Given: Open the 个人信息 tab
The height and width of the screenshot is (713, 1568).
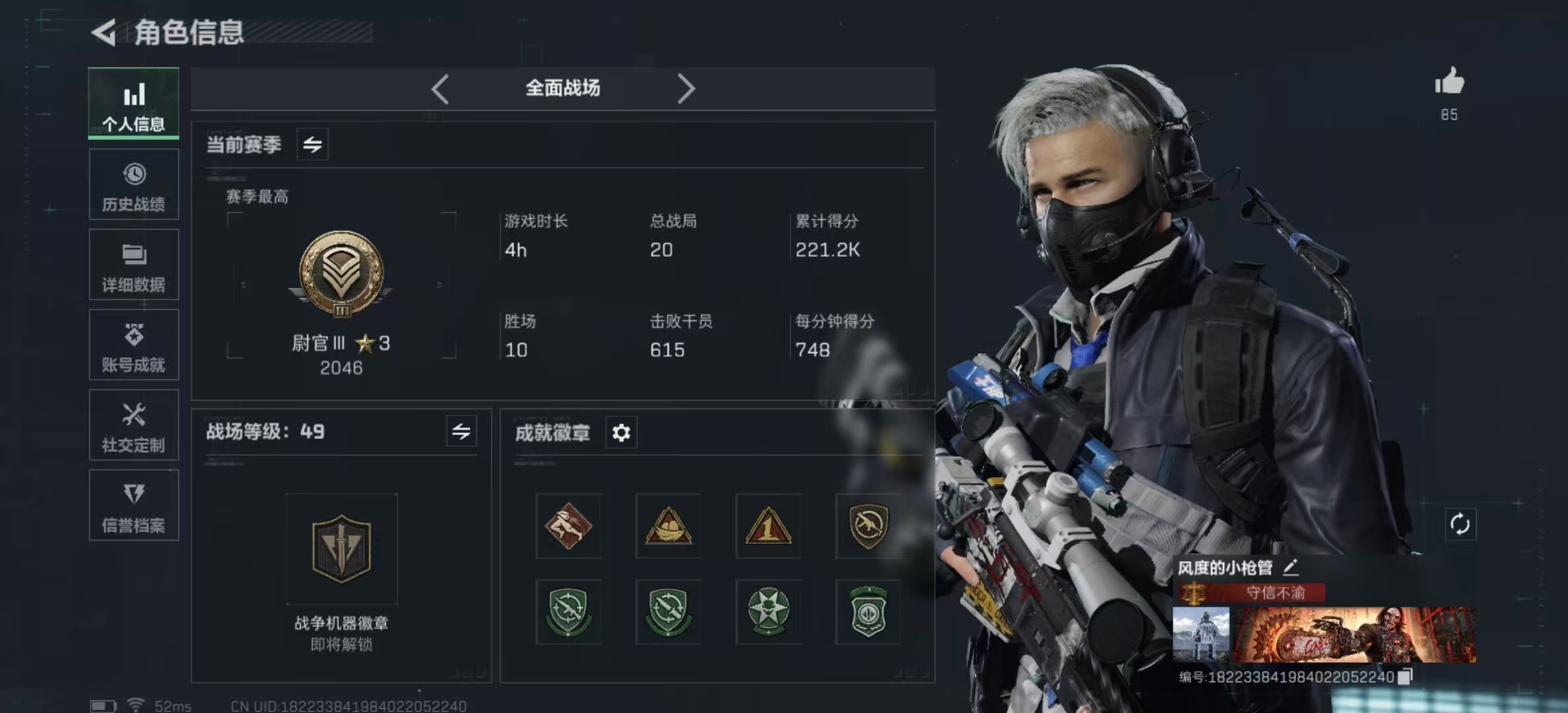Looking at the screenshot, I should click(x=134, y=104).
